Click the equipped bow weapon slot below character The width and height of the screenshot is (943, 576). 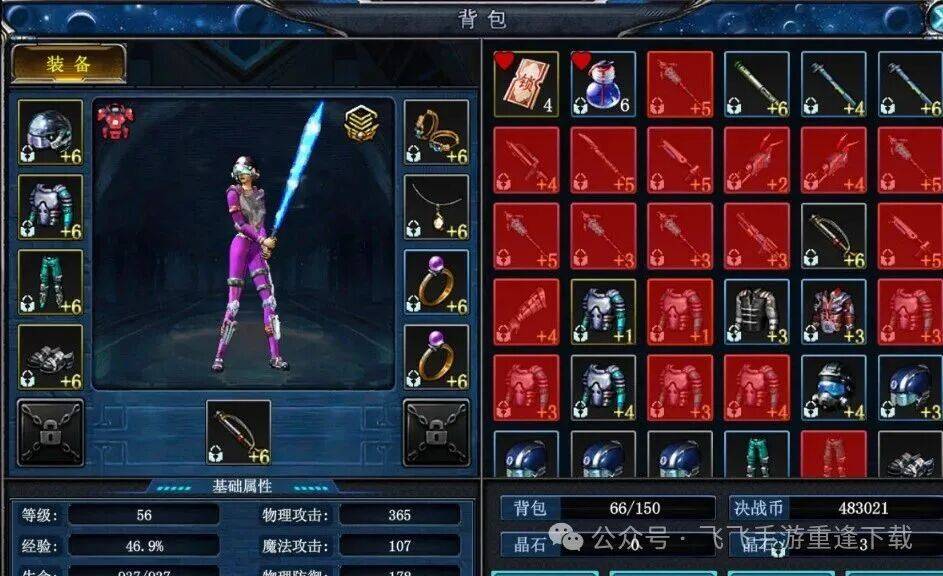point(238,432)
